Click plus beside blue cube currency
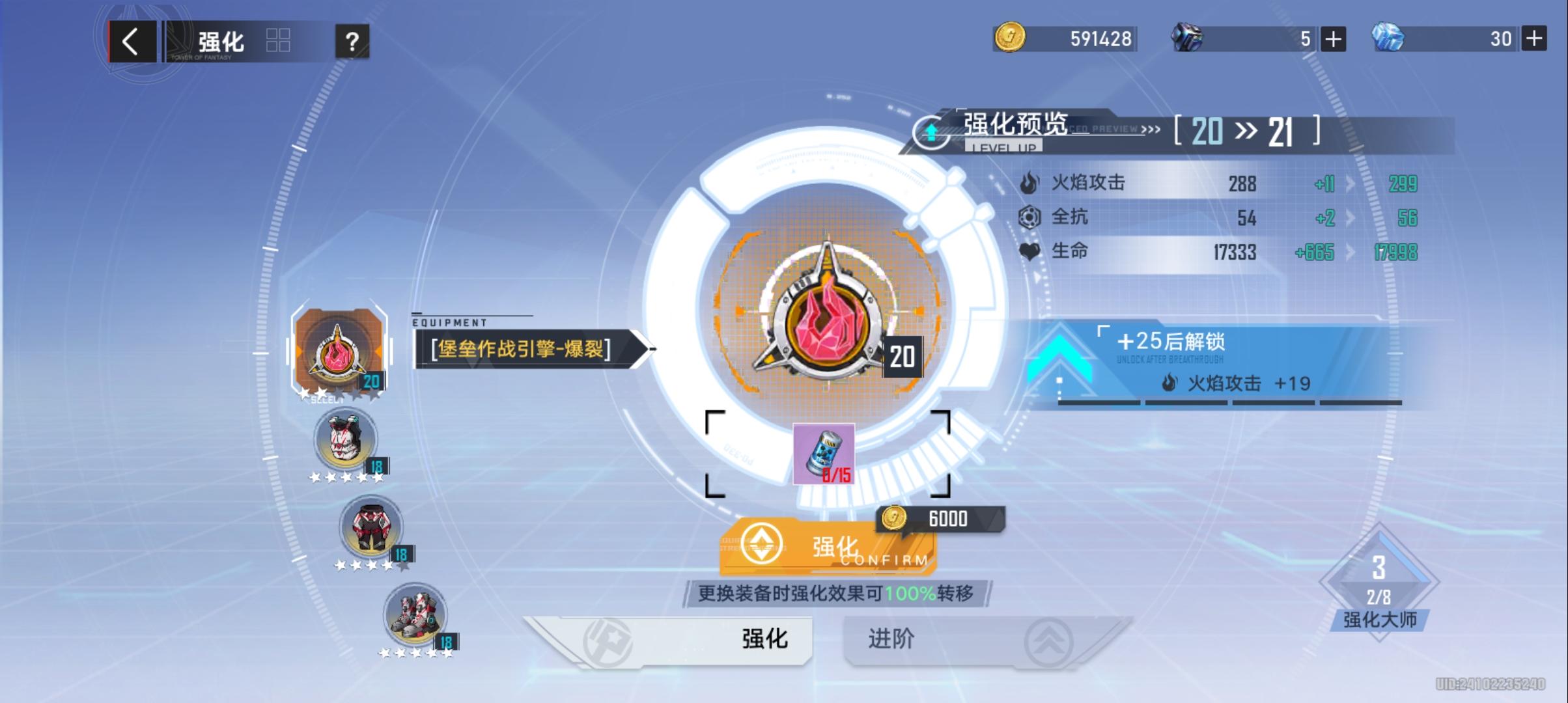1568x703 pixels. pyautogui.click(x=1535, y=39)
